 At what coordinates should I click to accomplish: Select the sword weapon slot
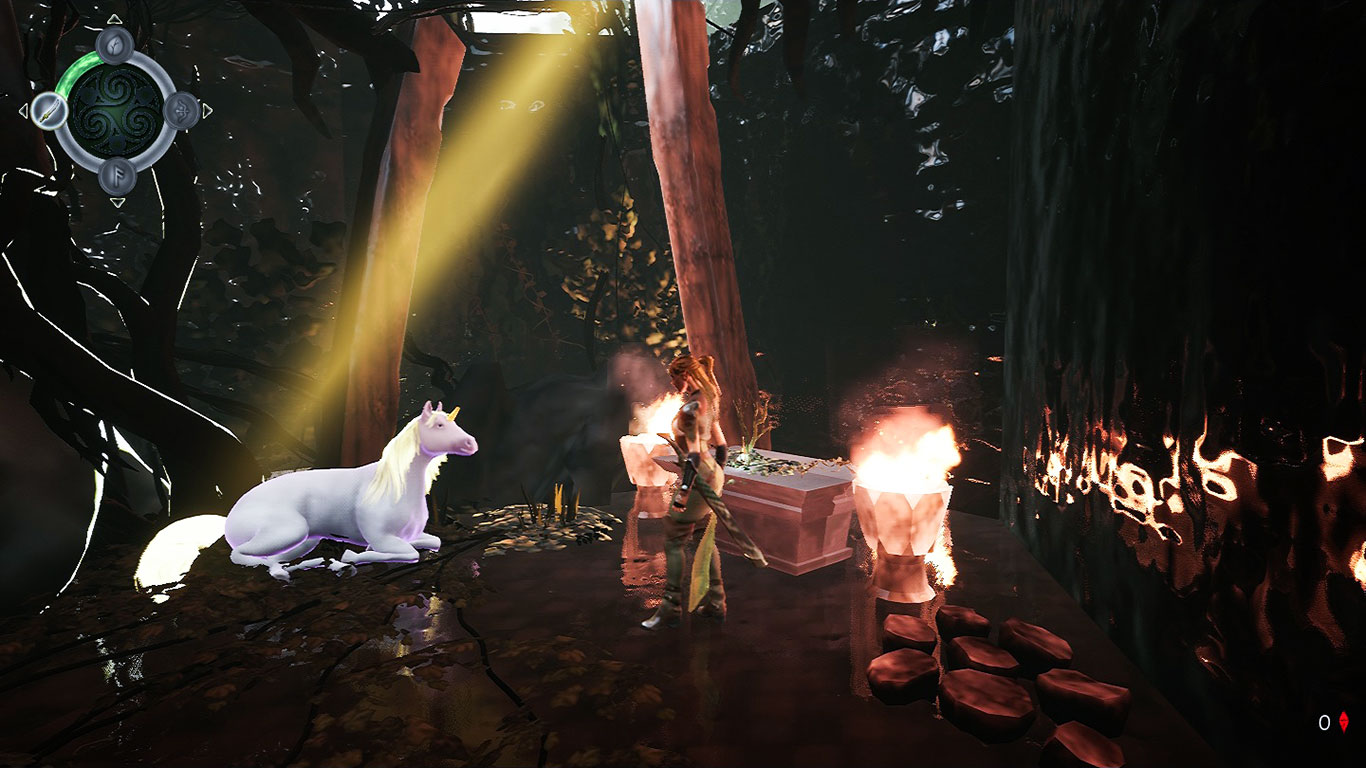(48, 110)
